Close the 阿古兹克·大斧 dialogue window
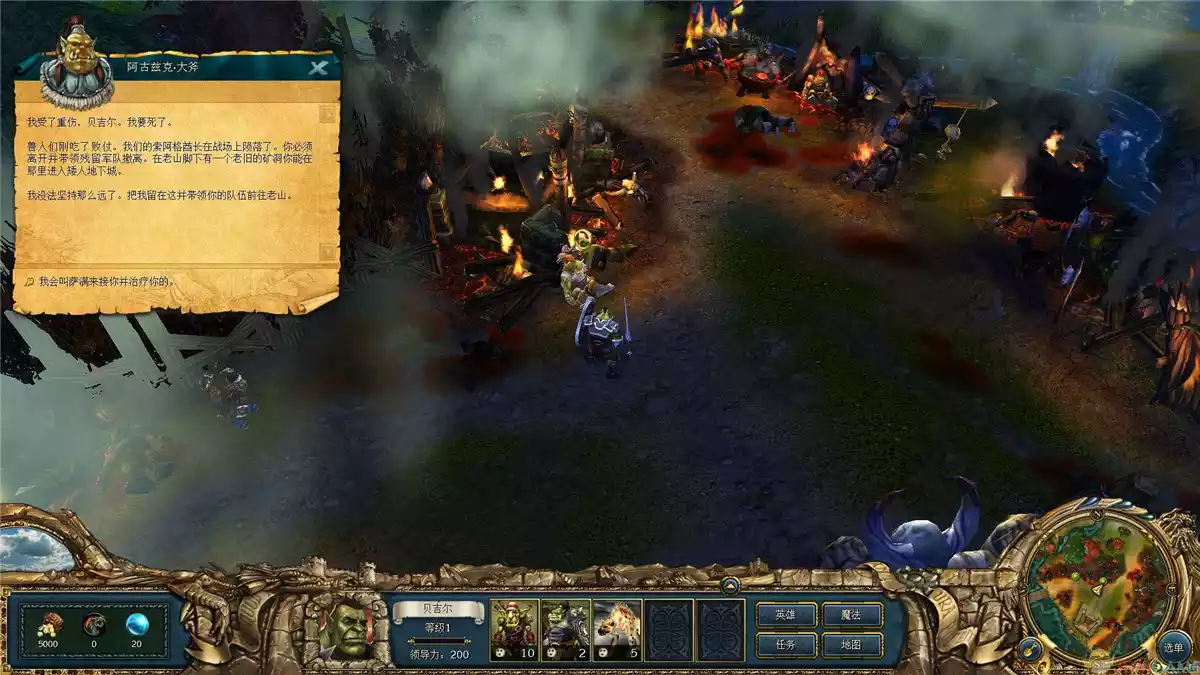The width and height of the screenshot is (1200, 675). [318, 69]
